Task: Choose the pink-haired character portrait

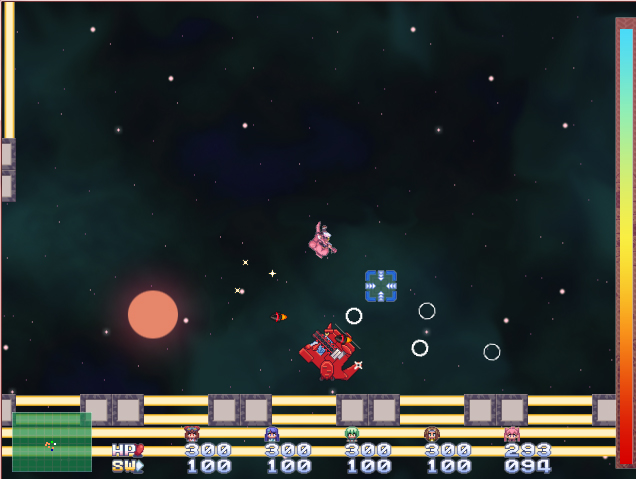Action: [511, 434]
